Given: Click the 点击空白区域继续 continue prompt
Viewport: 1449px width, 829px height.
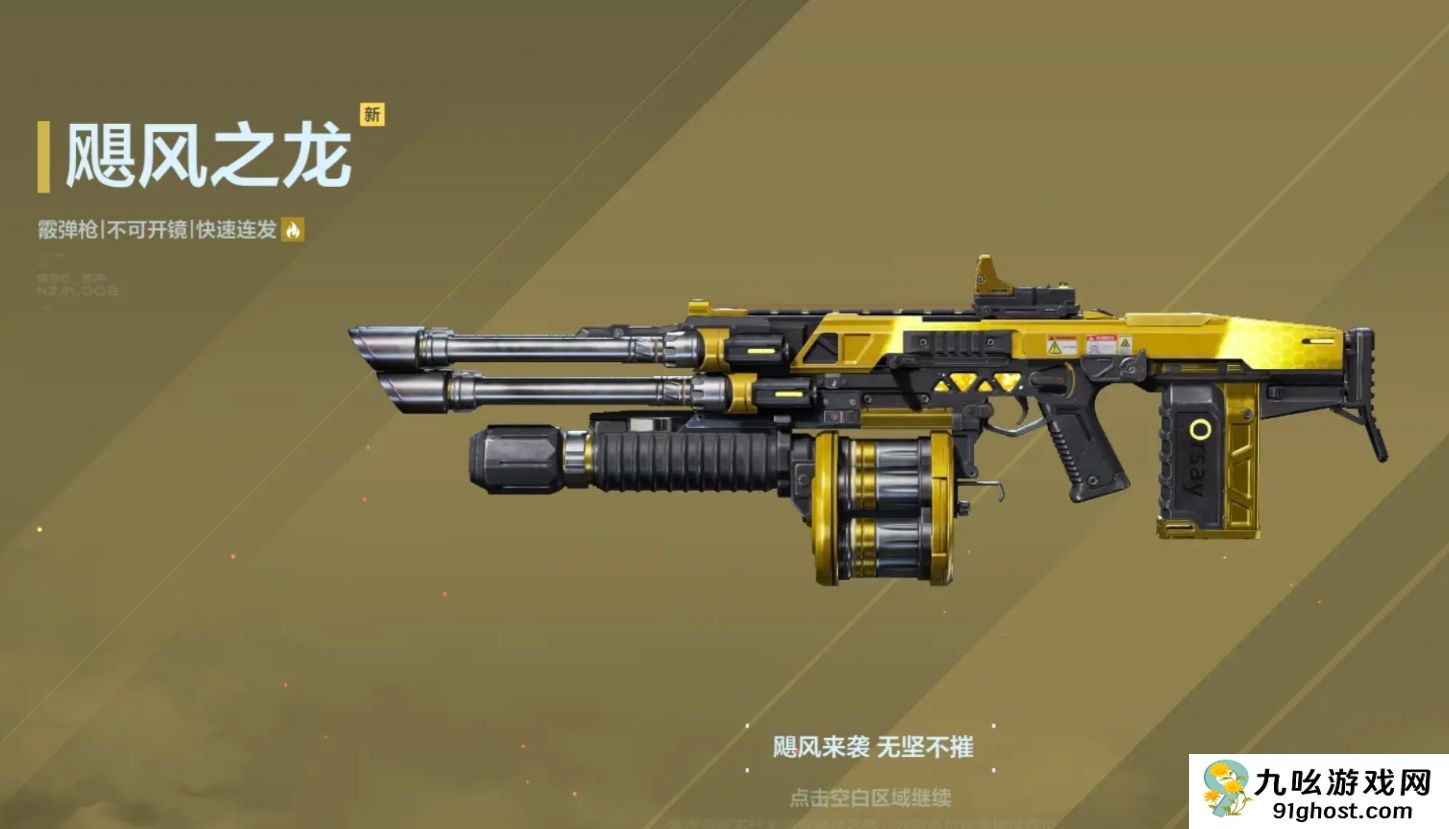Looking at the screenshot, I should [x=870, y=798].
